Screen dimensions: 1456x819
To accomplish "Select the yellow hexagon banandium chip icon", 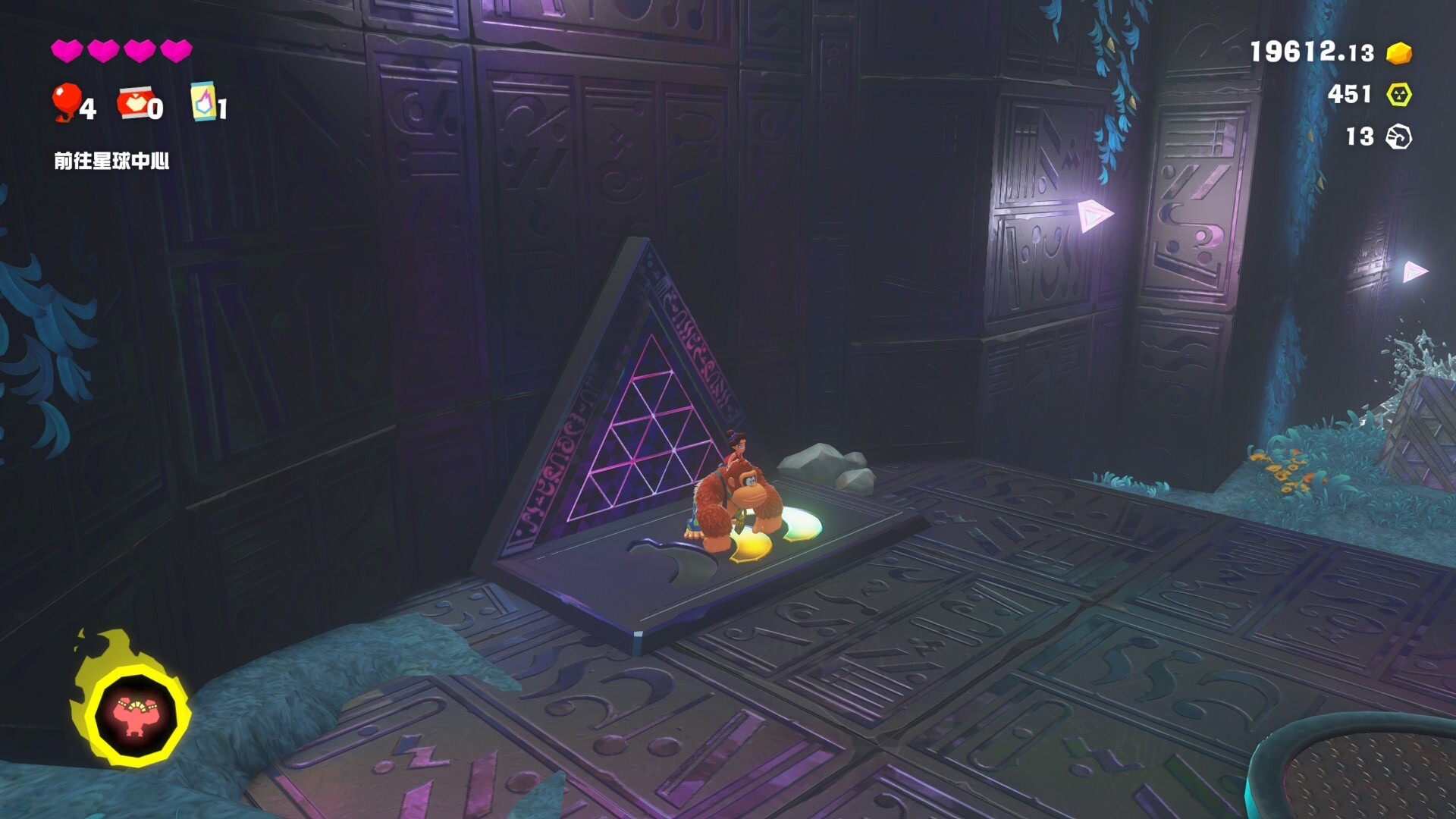I will [1399, 95].
